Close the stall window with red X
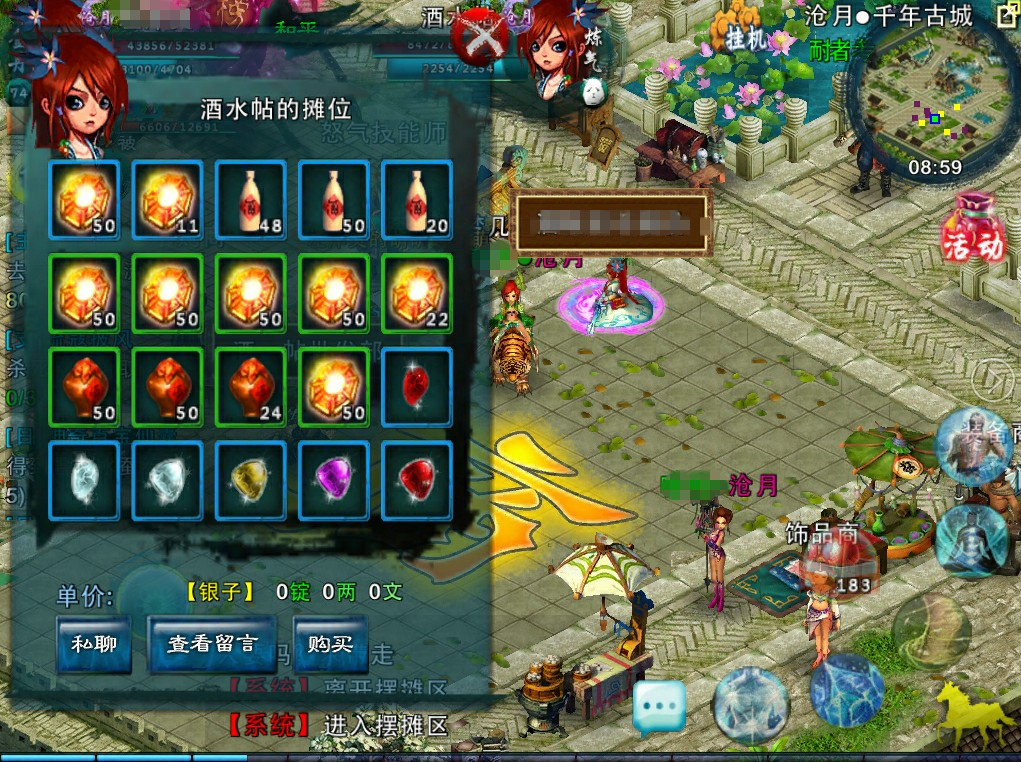This screenshot has height=762, width=1021. 482,38
